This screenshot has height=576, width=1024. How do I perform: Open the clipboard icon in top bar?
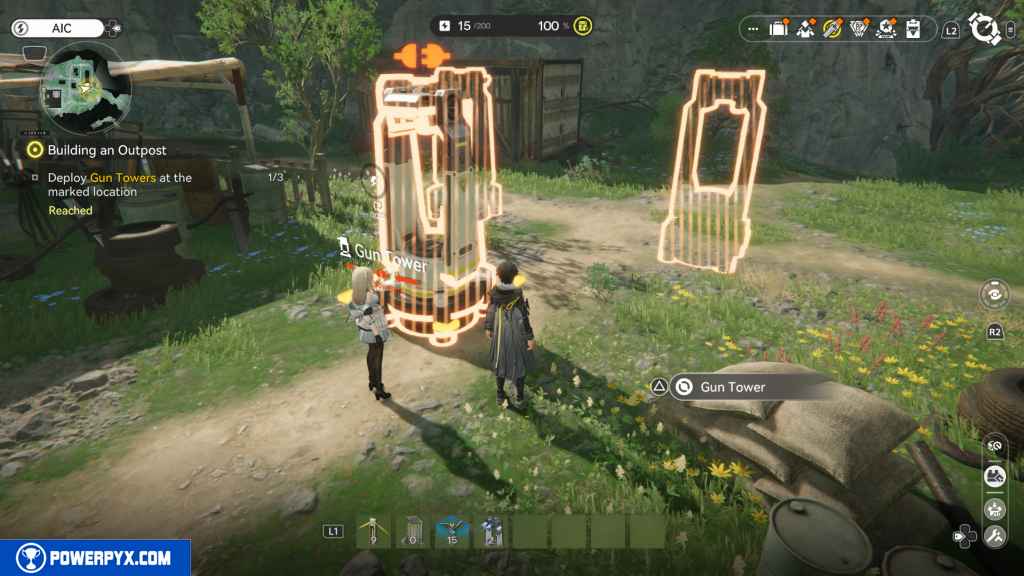[912, 29]
